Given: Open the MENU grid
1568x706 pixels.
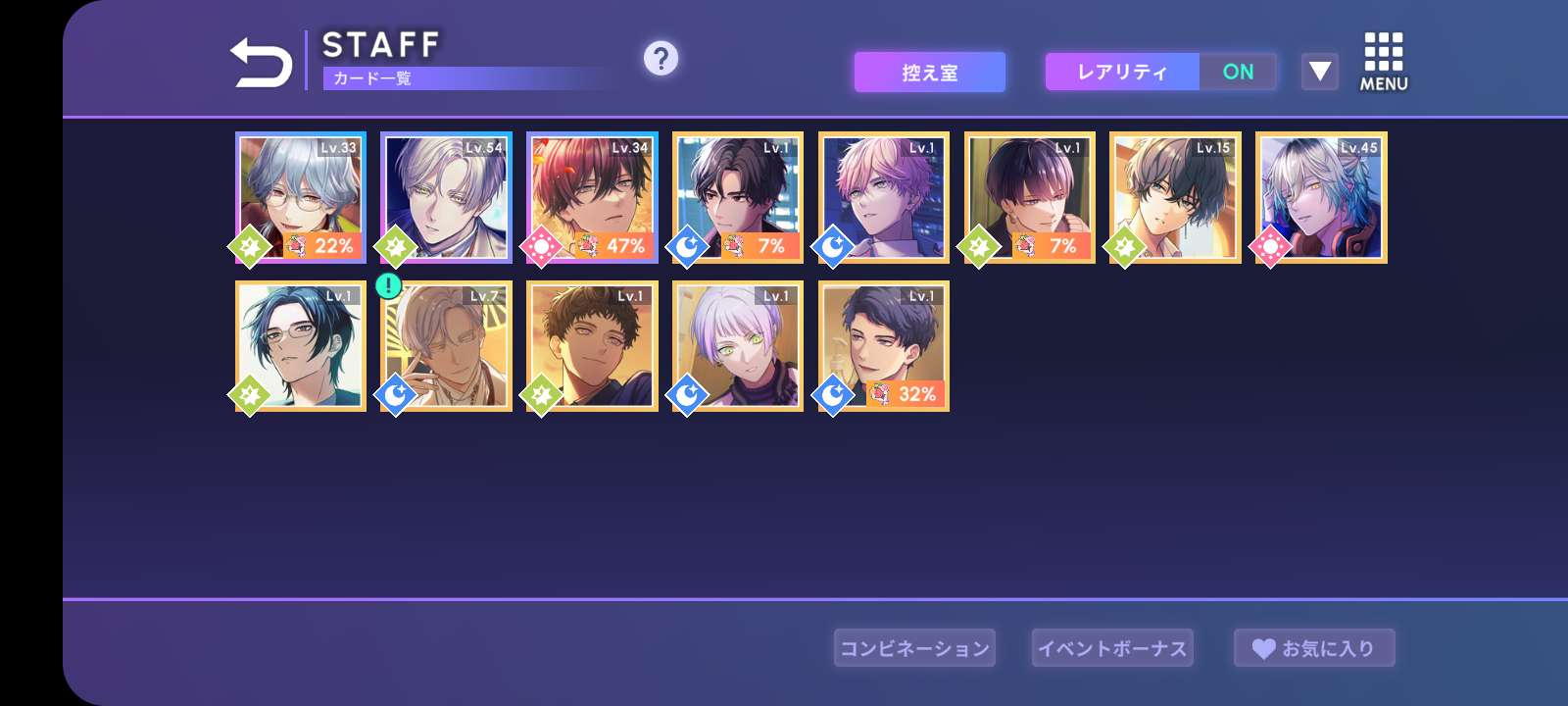Looking at the screenshot, I should pos(1383,62).
